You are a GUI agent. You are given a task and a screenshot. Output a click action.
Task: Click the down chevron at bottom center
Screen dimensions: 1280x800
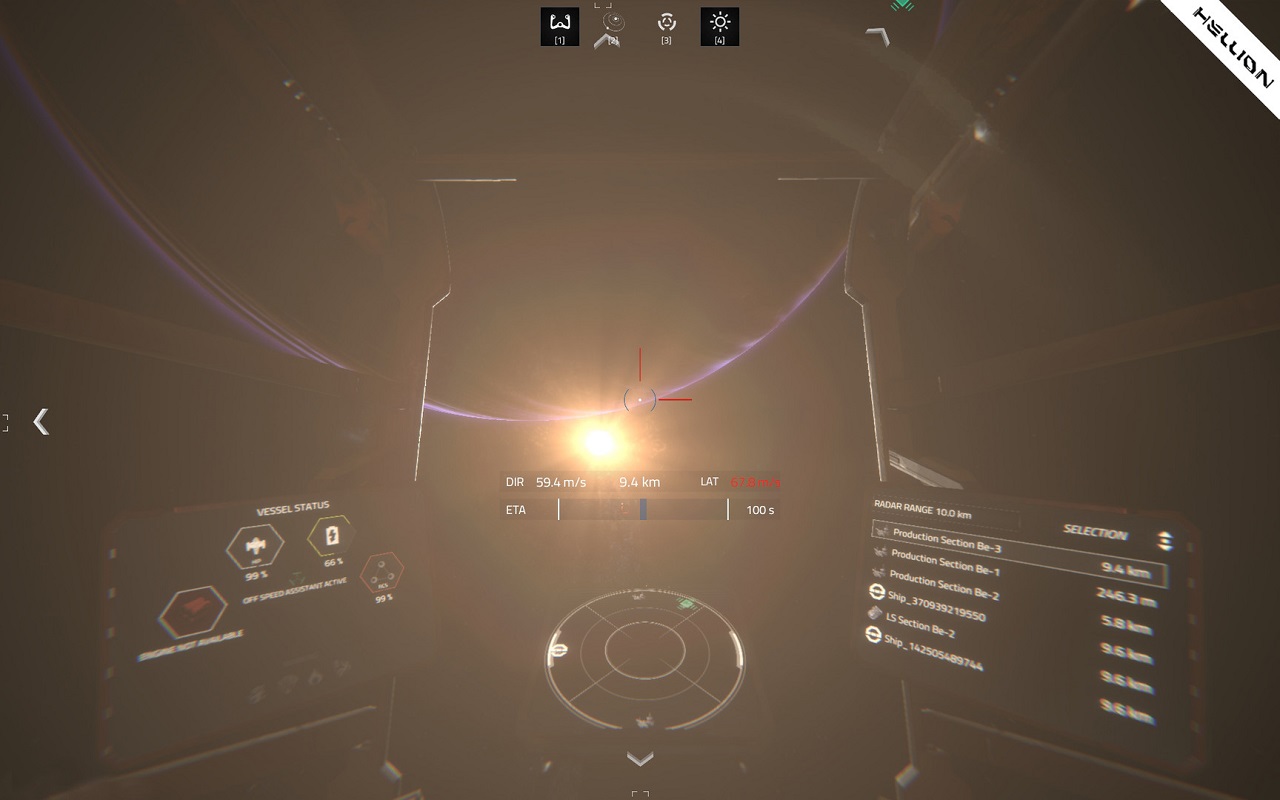click(640, 759)
